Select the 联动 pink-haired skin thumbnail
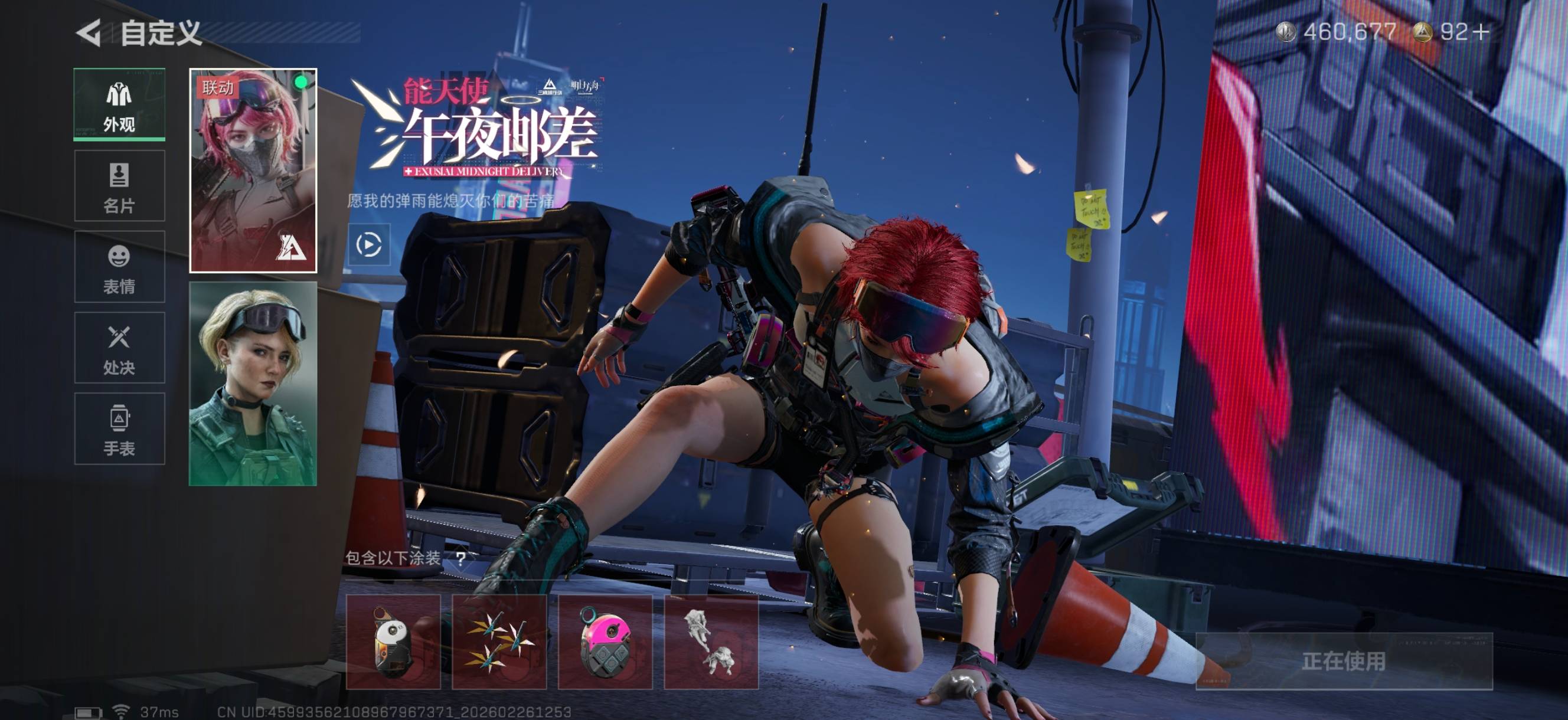The image size is (1568, 720). tap(253, 171)
